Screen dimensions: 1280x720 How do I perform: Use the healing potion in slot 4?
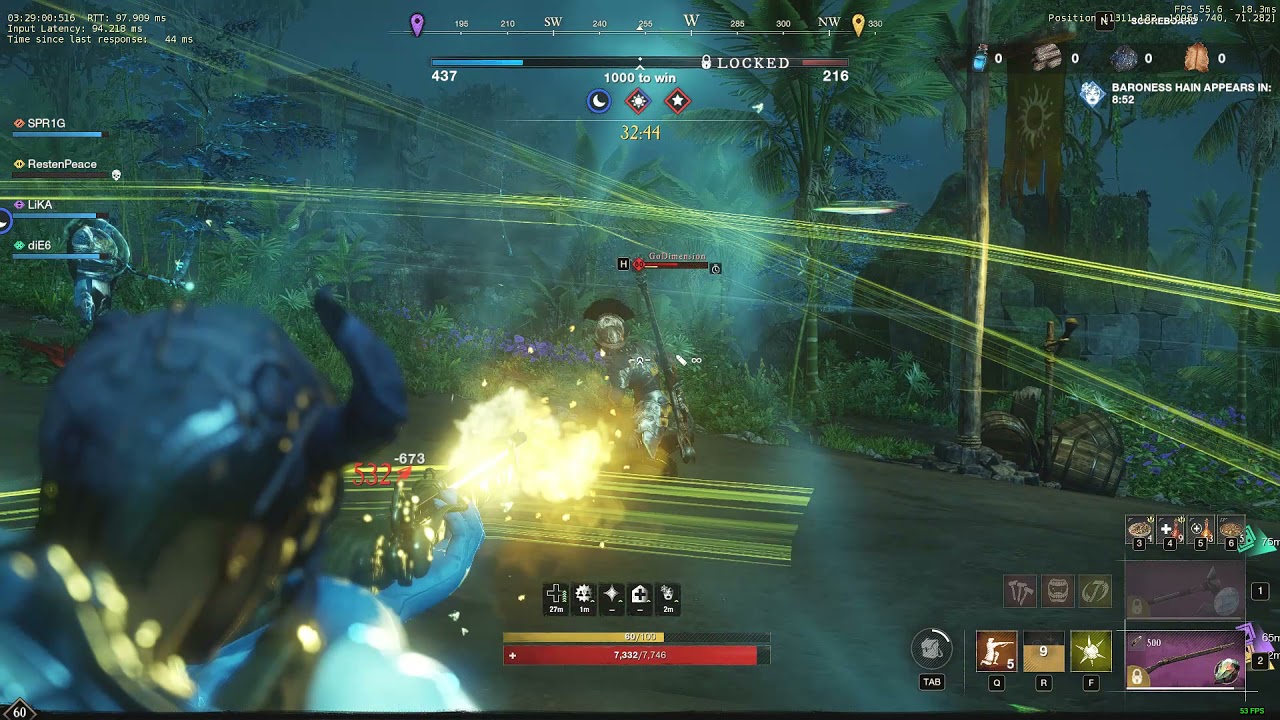tap(1170, 530)
